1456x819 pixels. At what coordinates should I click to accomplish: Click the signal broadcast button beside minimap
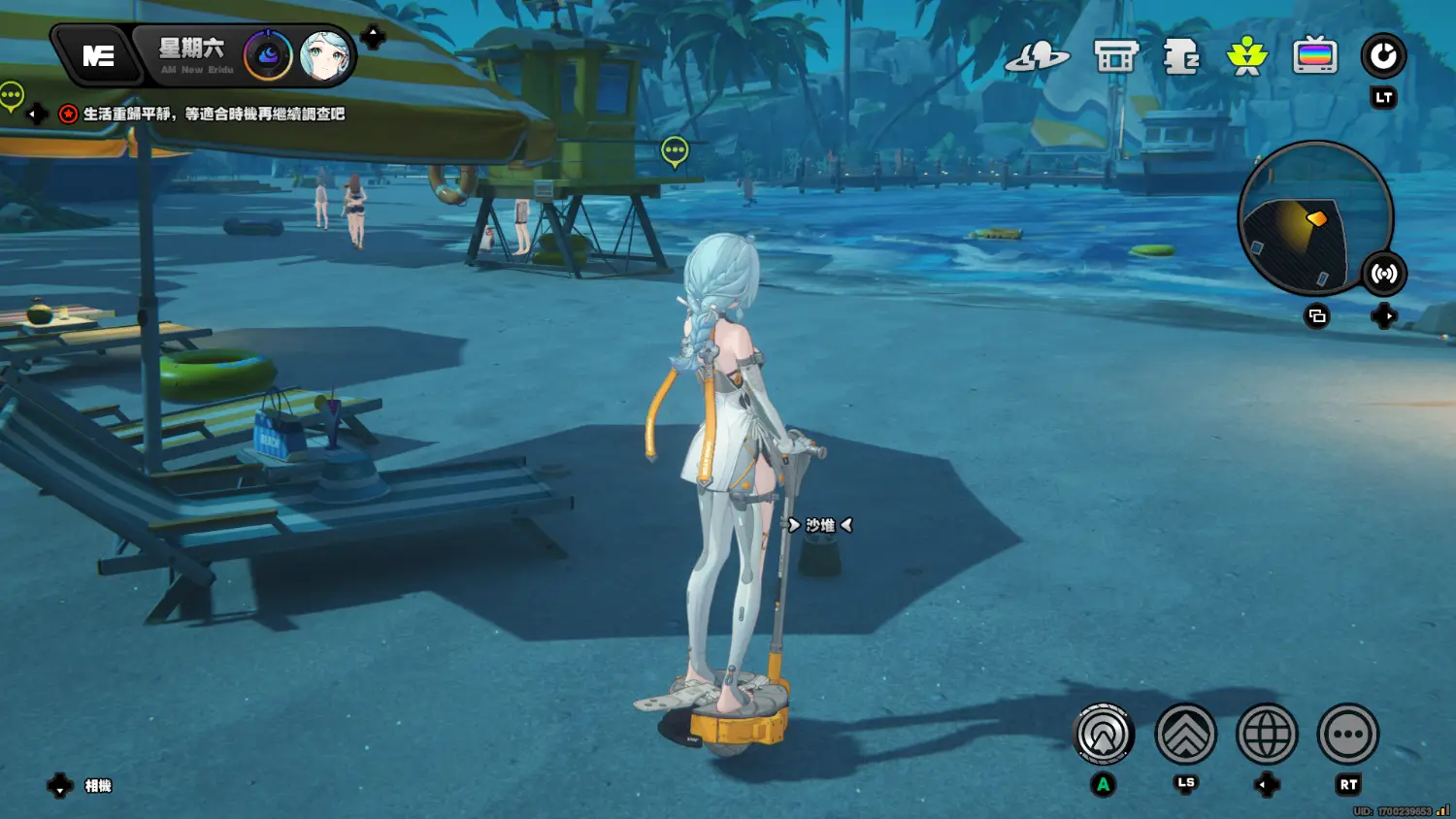coord(1383,274)
